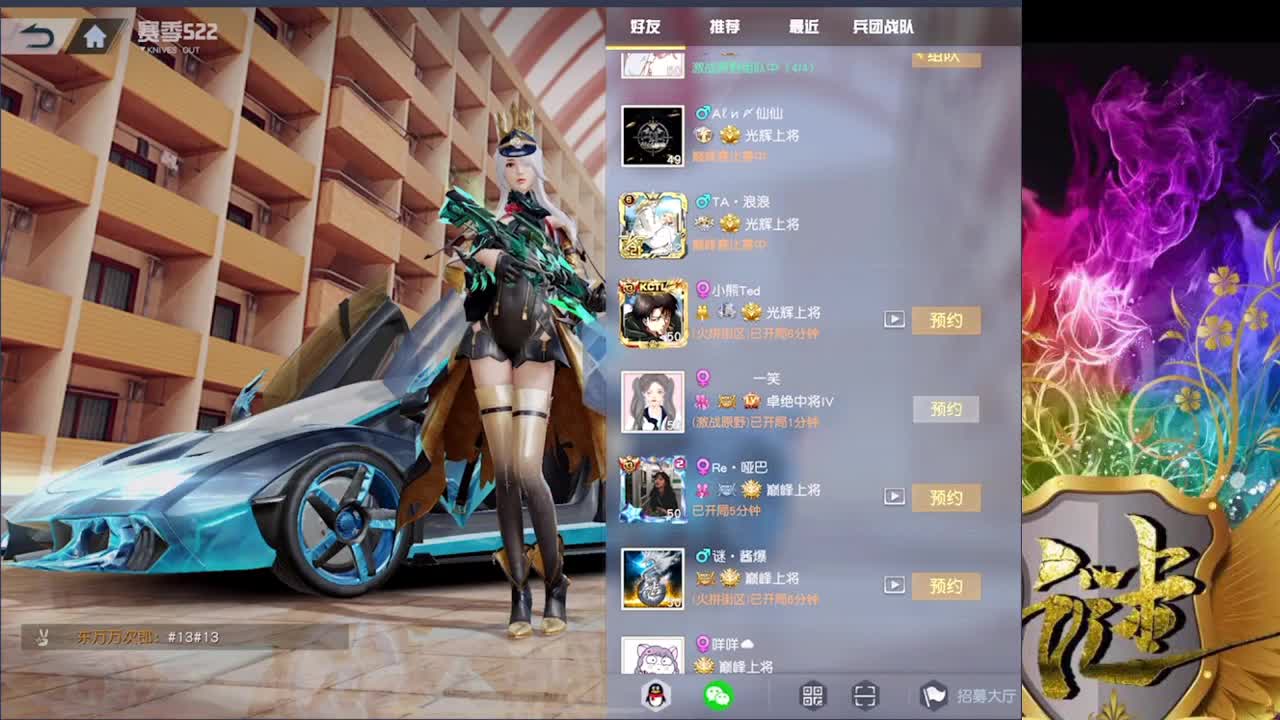Toggle the play preview beside 谜·酱爆

tap(893, 584)
